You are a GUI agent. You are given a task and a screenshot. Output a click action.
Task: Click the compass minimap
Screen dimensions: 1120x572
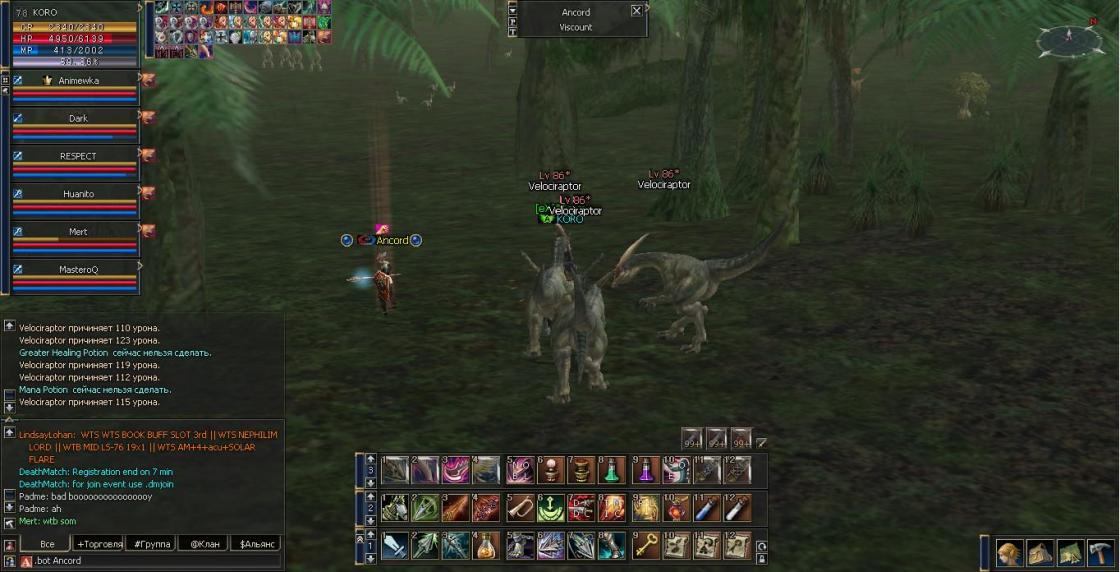[1069, 39]
